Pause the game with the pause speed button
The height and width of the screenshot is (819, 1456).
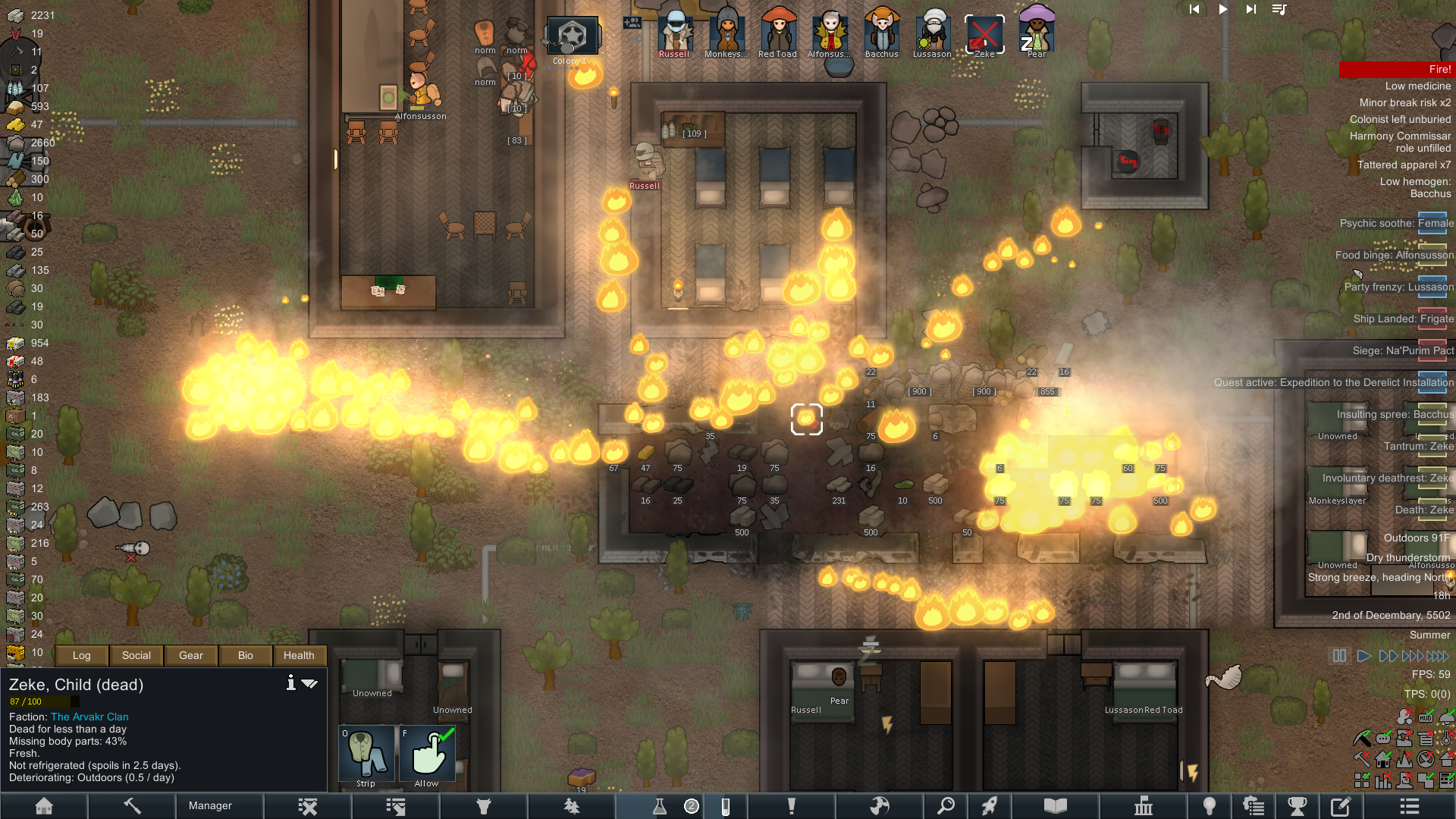[1339, 656]
